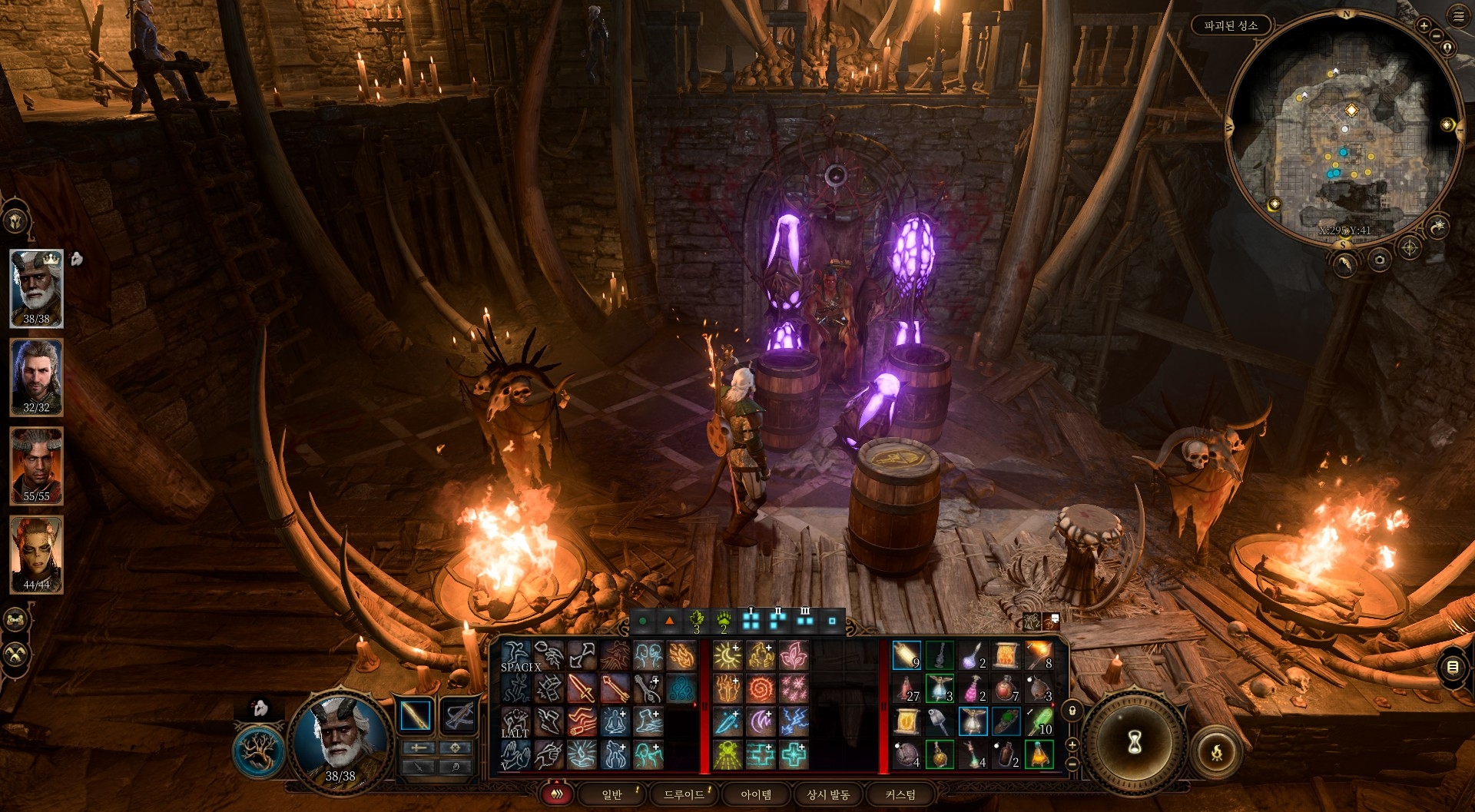Select the horned party member portrait with 55/55 HP

click(36, 466)
